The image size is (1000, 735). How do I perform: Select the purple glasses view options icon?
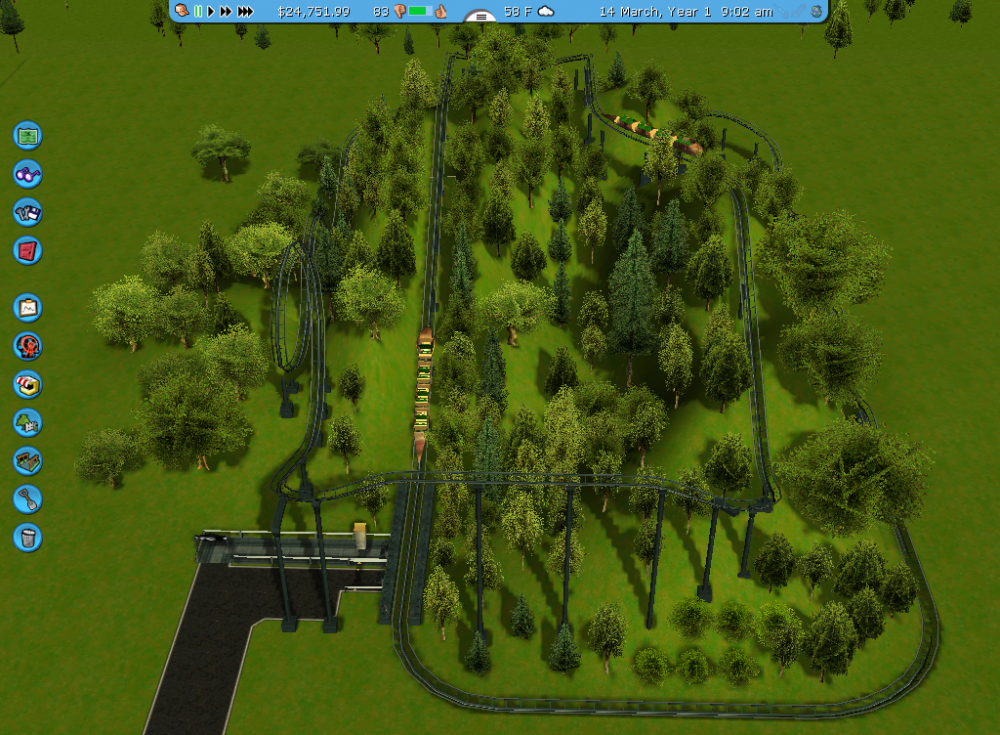click(x=27, y=173)
